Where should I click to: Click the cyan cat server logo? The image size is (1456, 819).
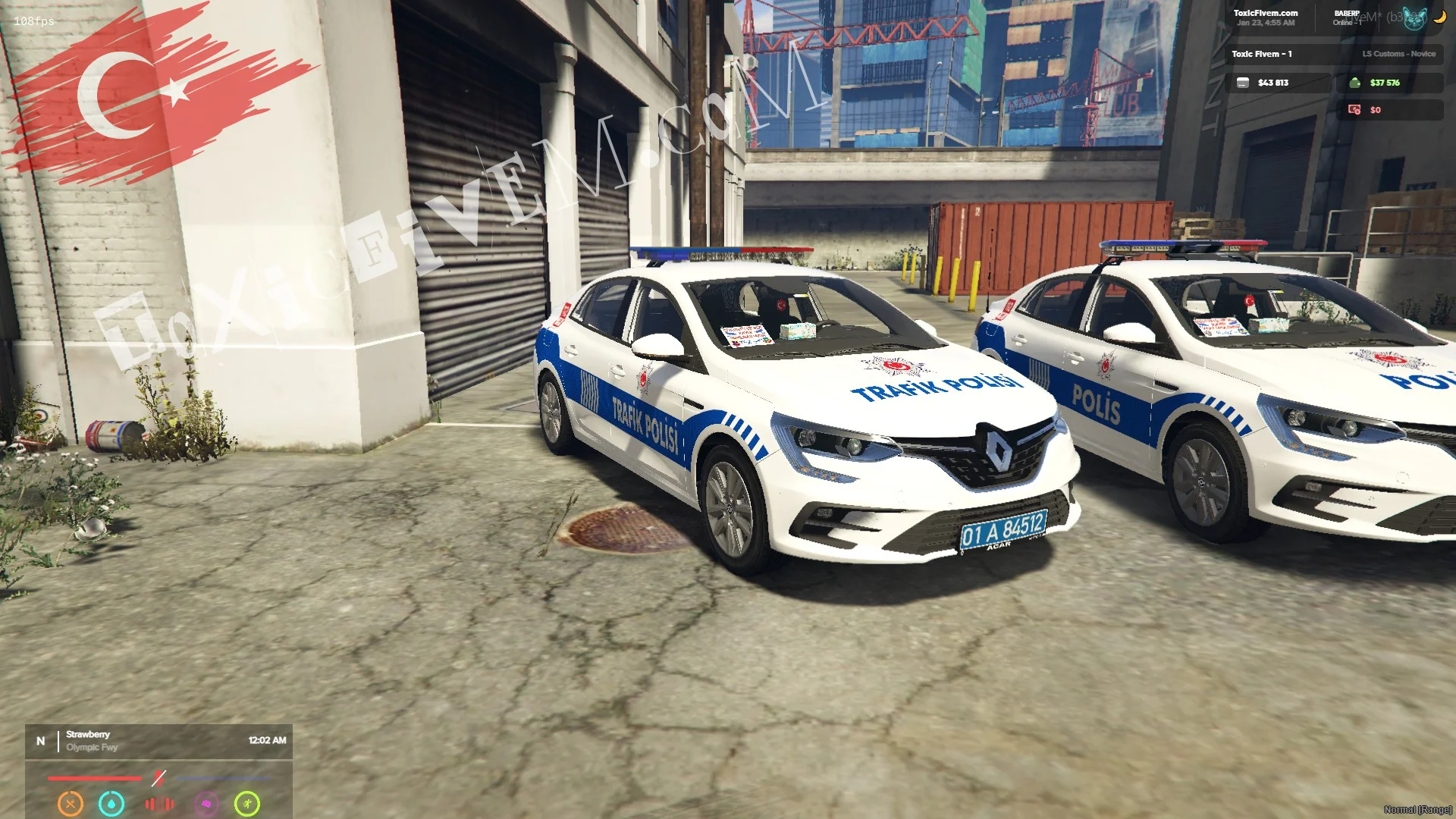click(x=1414, y=18)
